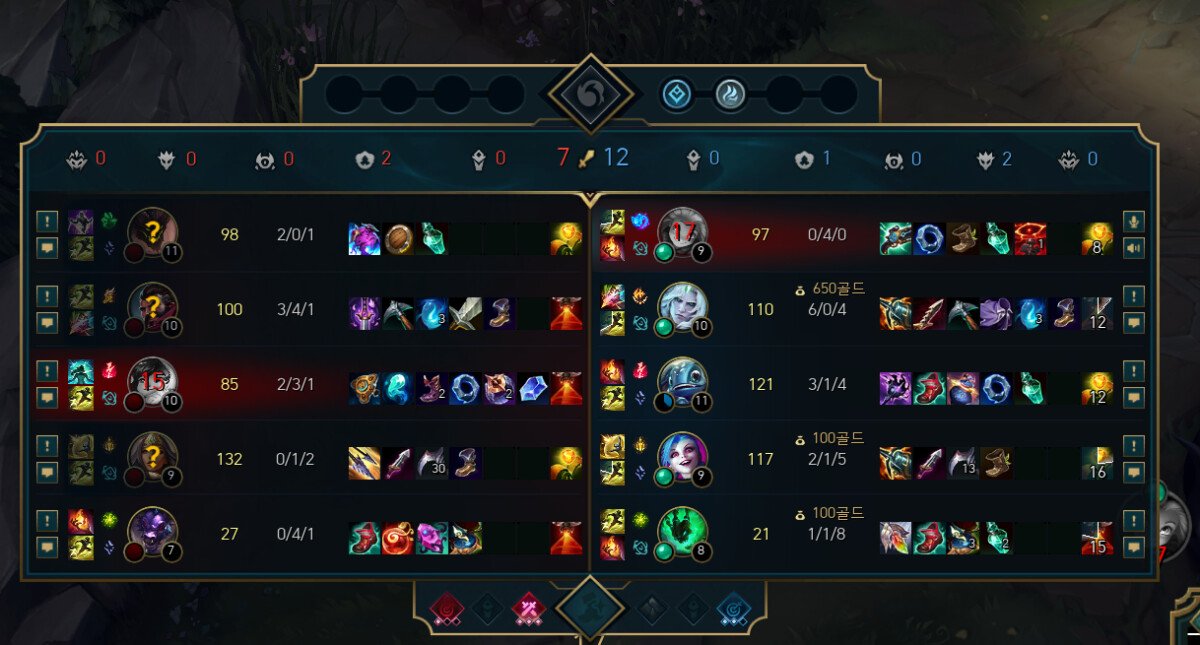Click the red control ward item
1200x645 pixels.
(x=1029, y=239)
